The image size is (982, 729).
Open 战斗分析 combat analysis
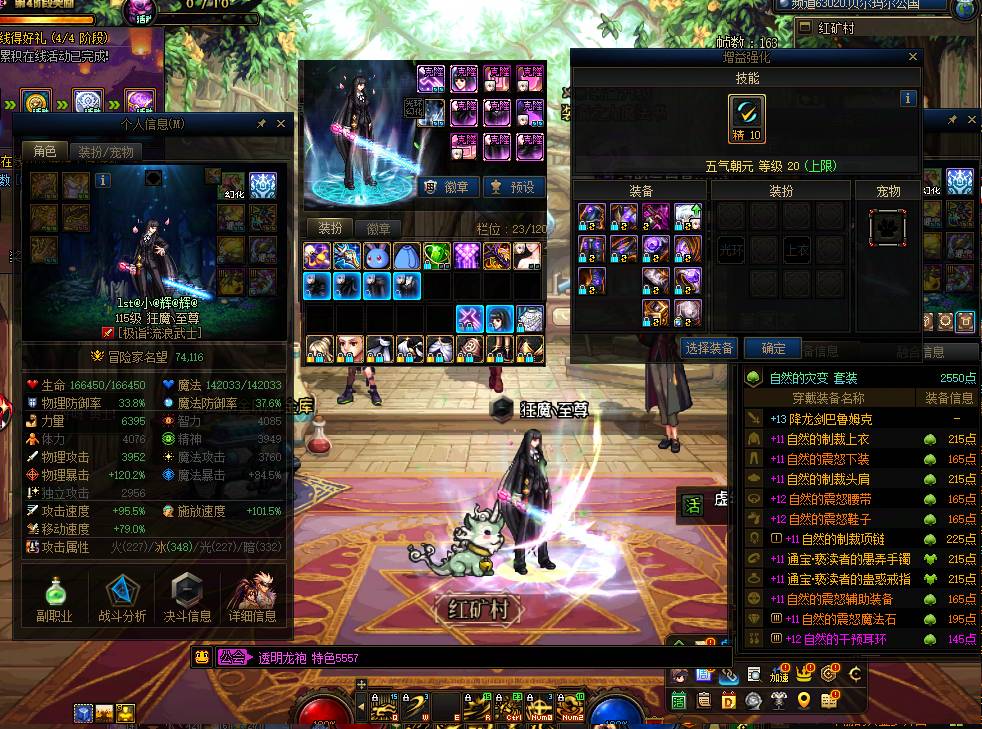point(121,597)
